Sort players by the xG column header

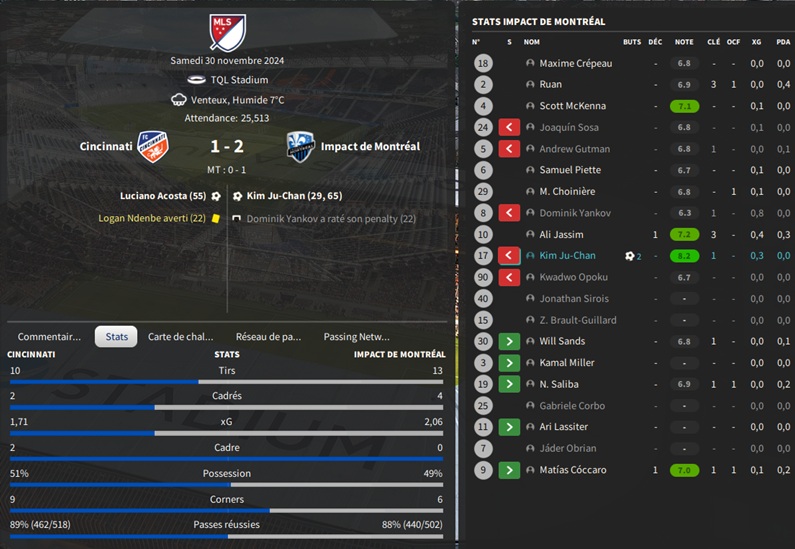(757, 42)
